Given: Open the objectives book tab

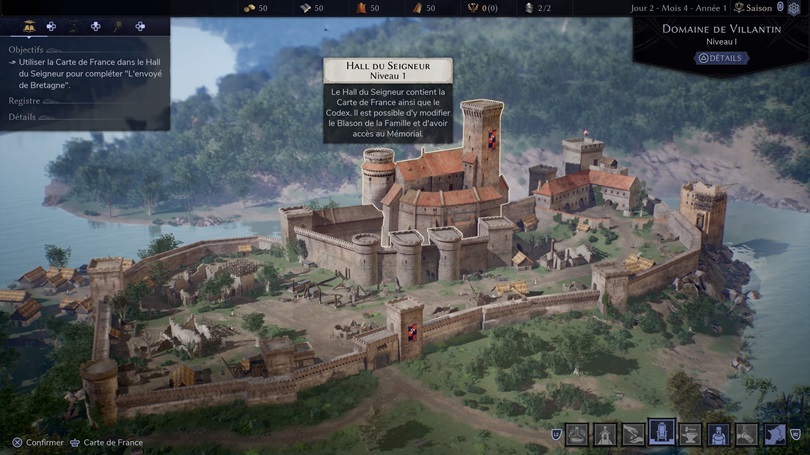Looking at the screenshot, I should pos(29,26).
